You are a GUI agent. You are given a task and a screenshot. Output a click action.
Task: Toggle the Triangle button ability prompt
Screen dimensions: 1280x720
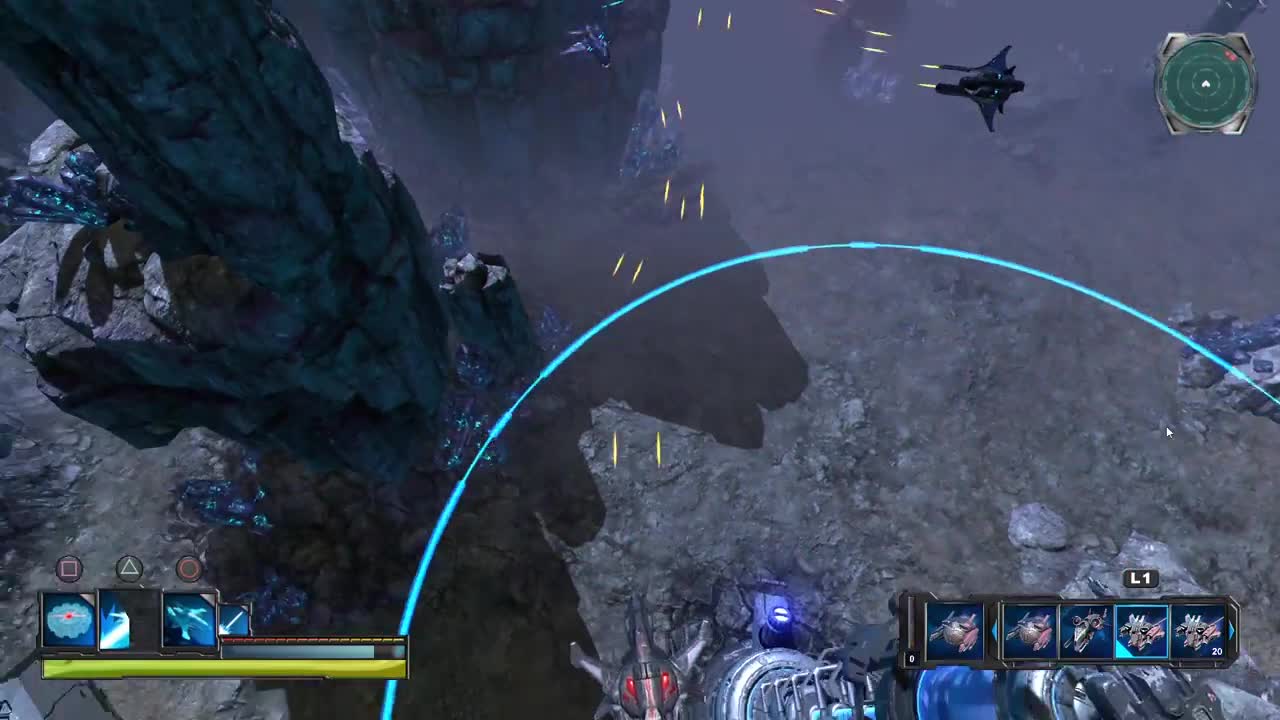coord(127,568)
